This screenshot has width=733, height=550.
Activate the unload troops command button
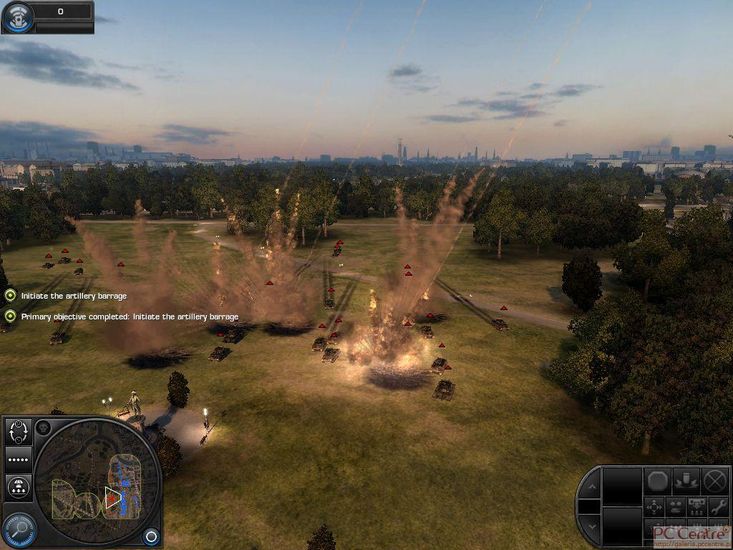click(686, 481)
